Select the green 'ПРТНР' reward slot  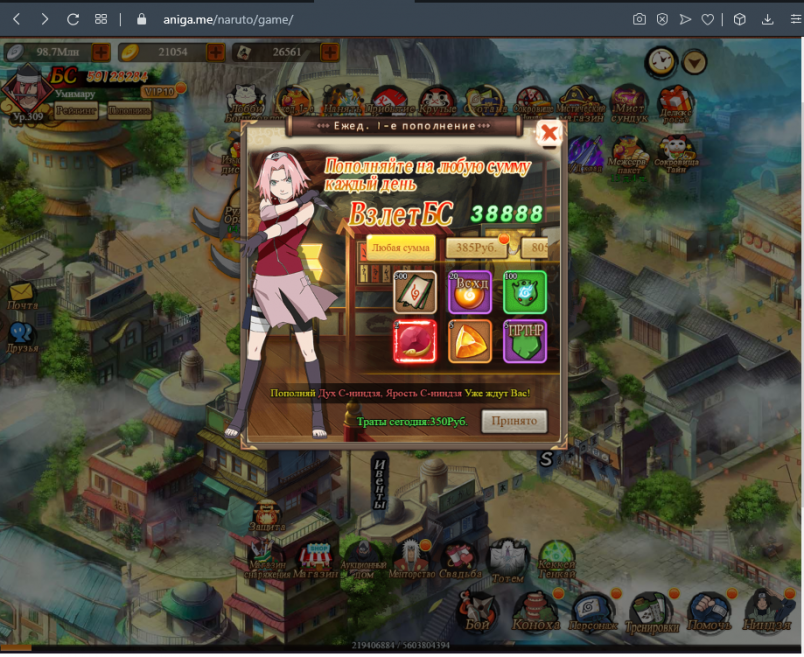[x=525, y=341]
